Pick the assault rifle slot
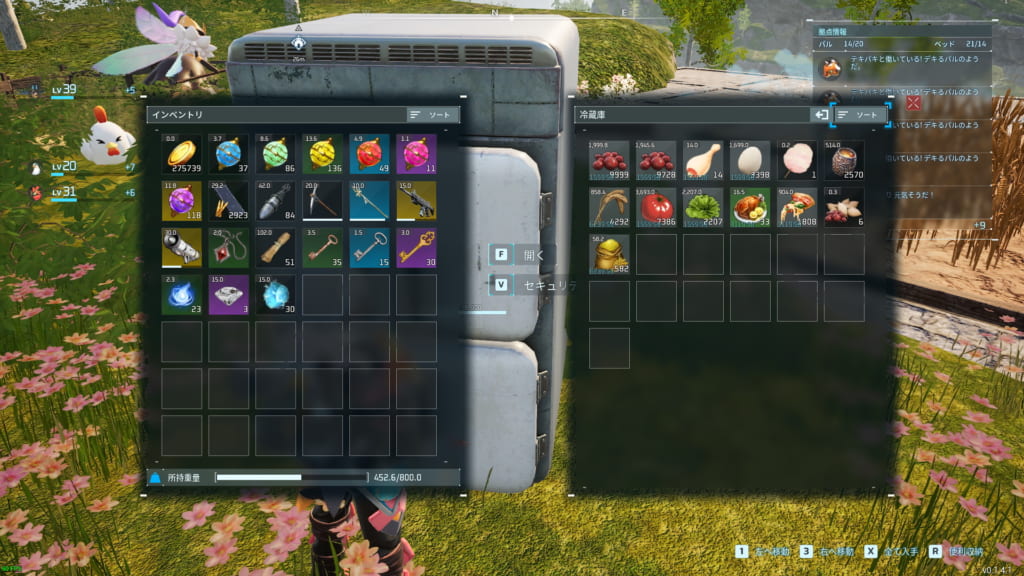Image resolution: width=1024 pixels, height=576 pixels. tap(416, 201)
